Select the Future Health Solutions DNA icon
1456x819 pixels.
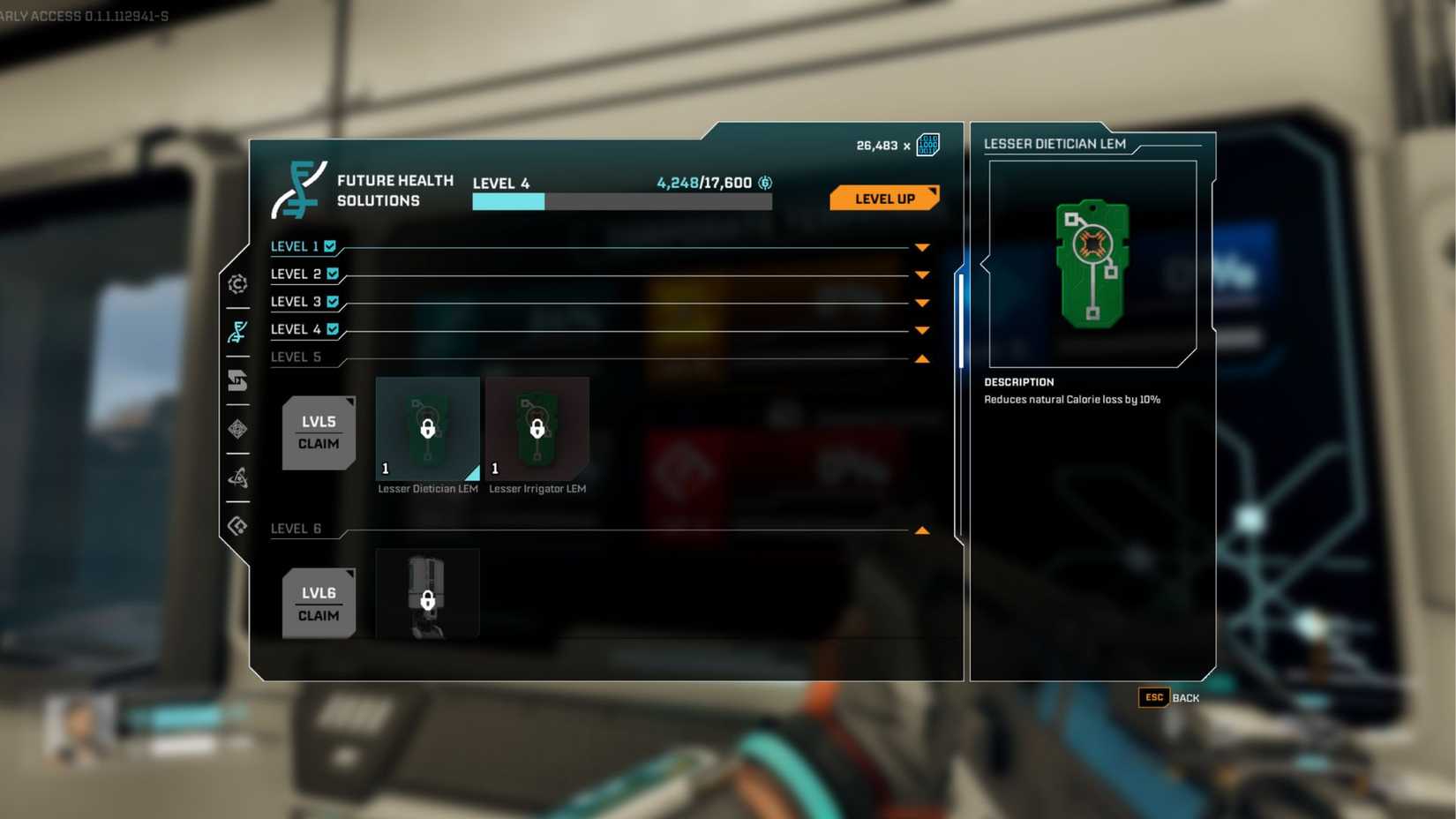coord(236,333)
